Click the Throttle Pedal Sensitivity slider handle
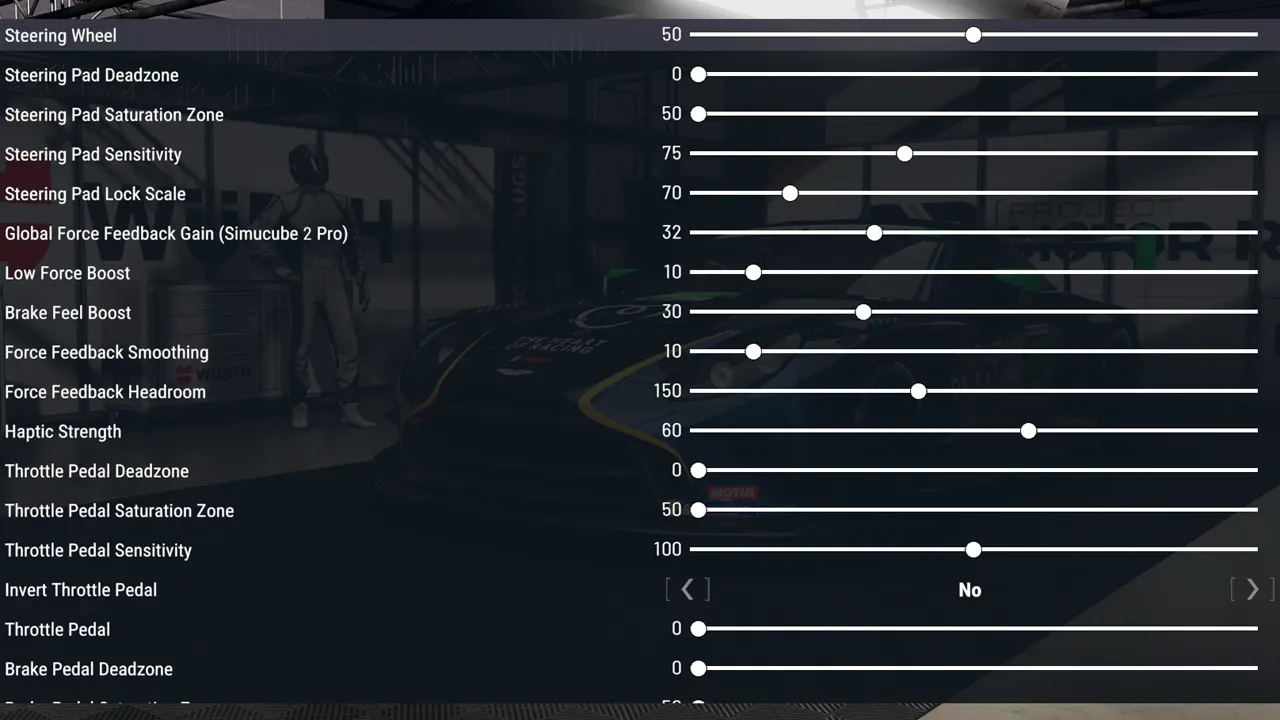 [973, 549]
